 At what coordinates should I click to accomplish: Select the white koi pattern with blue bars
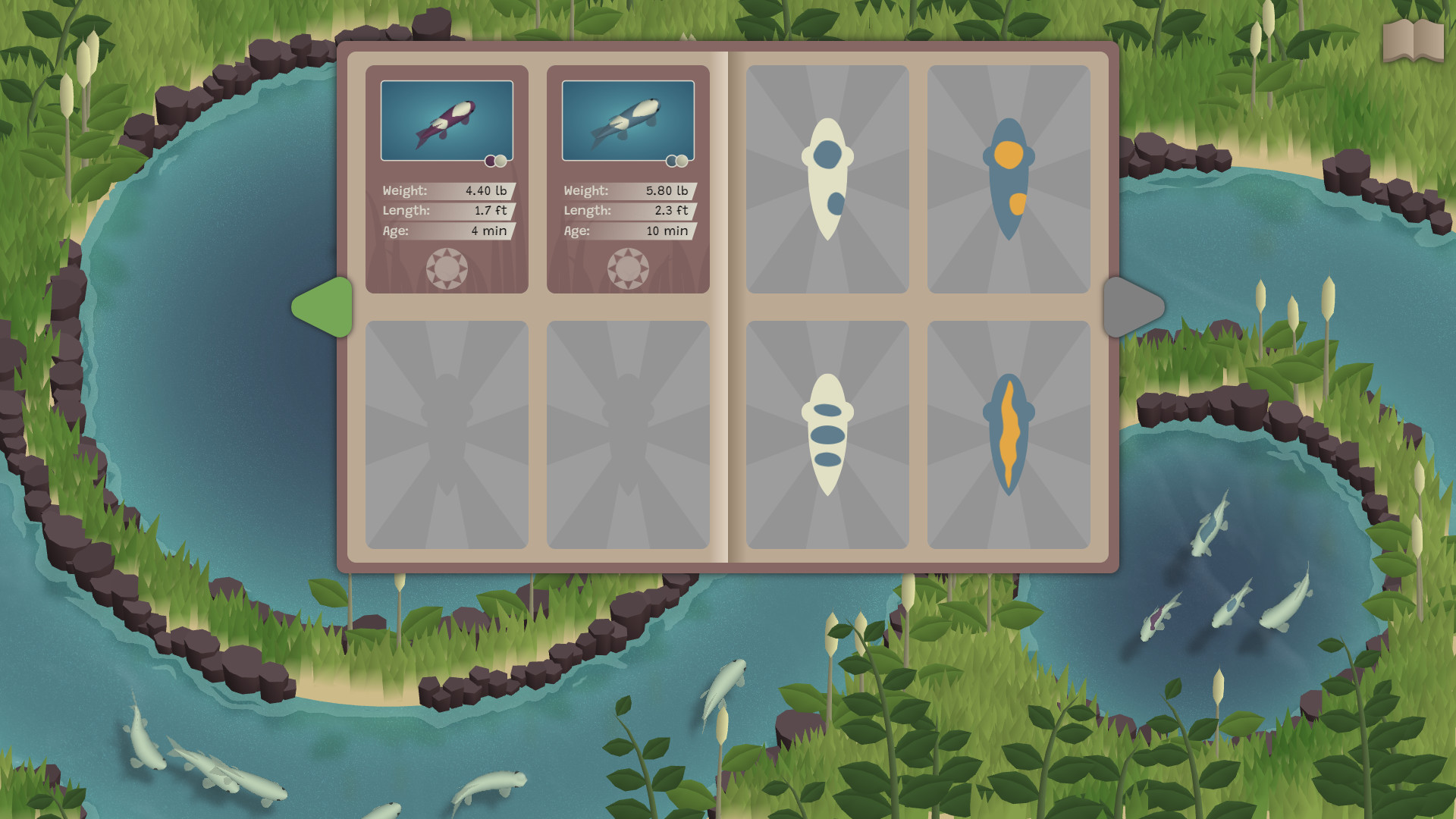(x=827, y=434)
